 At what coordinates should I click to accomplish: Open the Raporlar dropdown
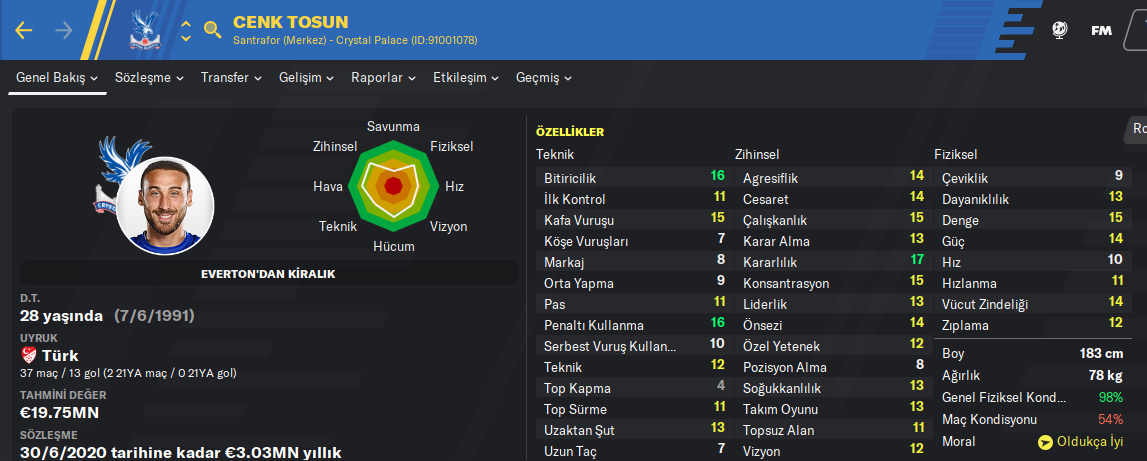(x=383, y=78)
